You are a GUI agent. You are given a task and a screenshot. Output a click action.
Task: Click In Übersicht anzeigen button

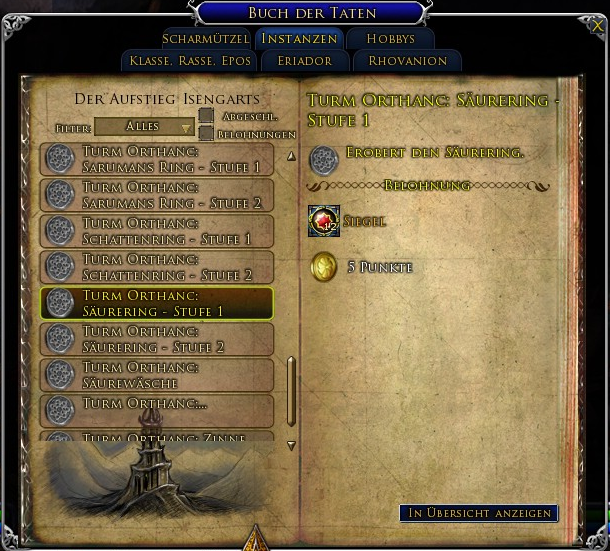coord(479,513)
